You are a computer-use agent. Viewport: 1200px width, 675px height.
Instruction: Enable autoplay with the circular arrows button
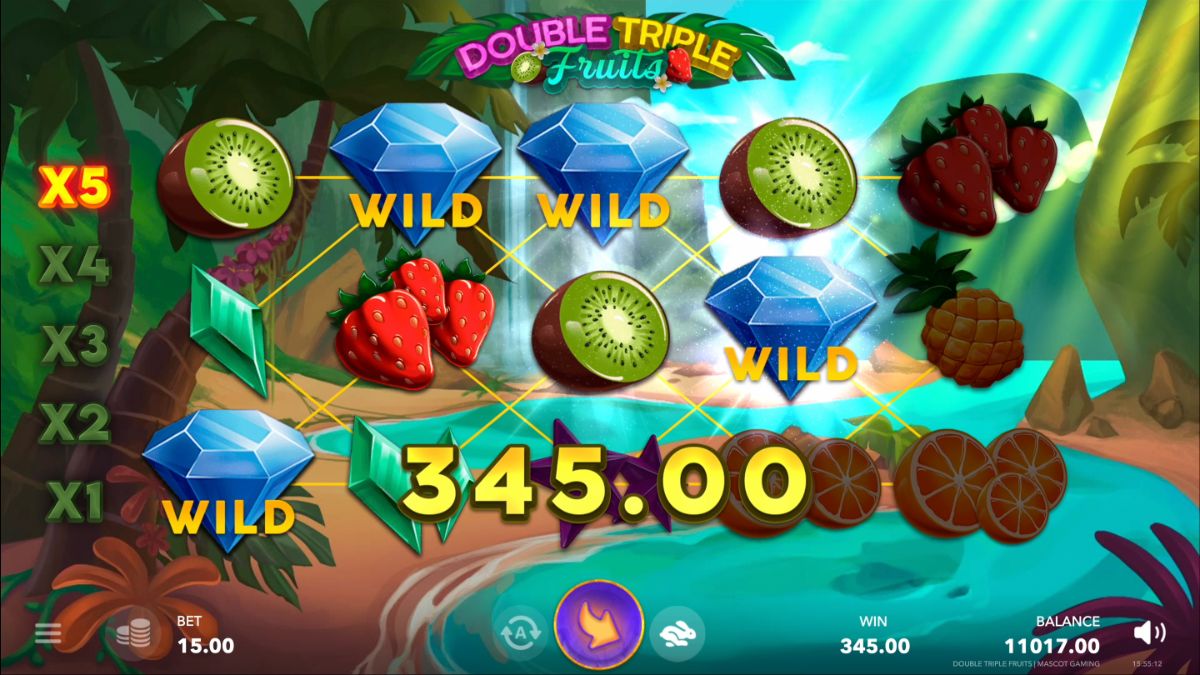coord(520,633)
